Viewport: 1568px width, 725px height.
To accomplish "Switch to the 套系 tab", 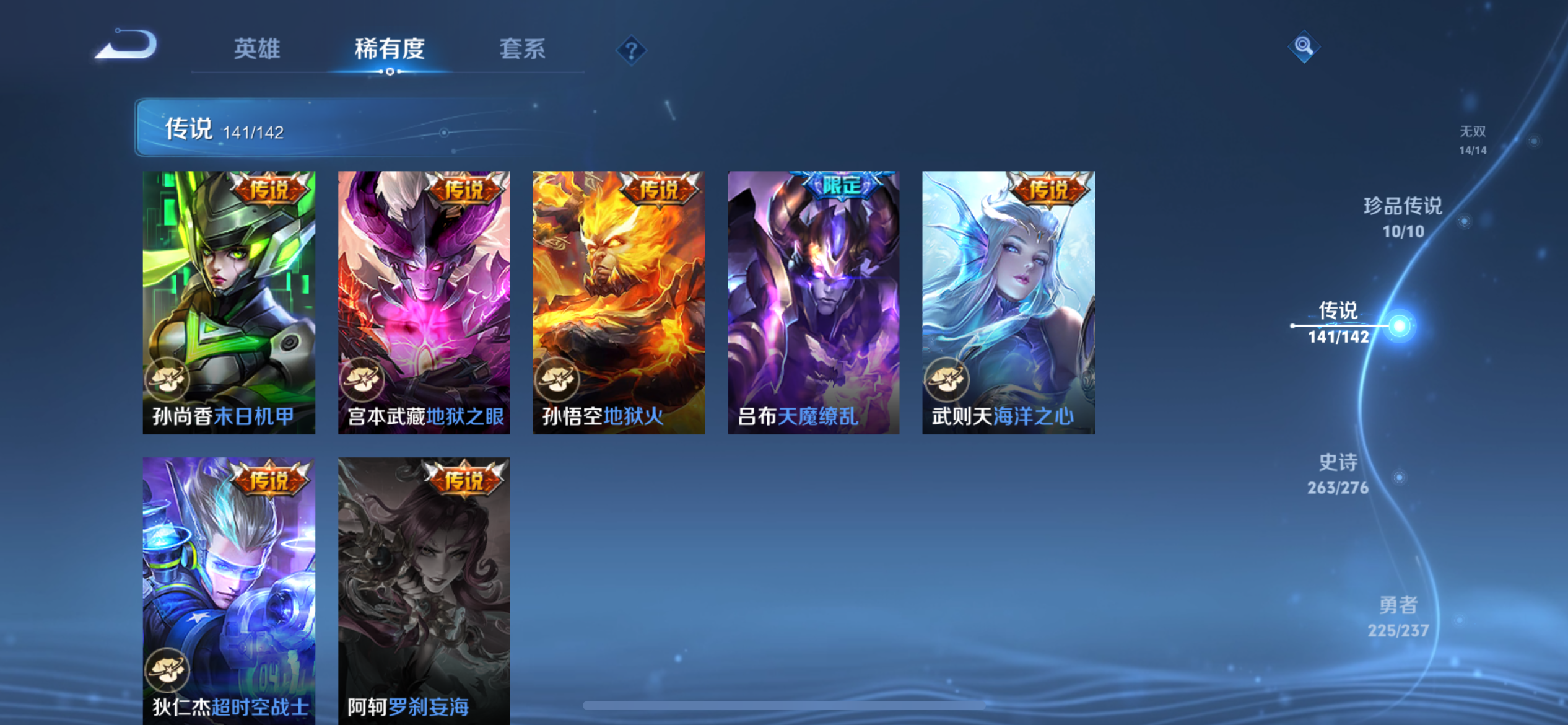I will tap(522, 50).
